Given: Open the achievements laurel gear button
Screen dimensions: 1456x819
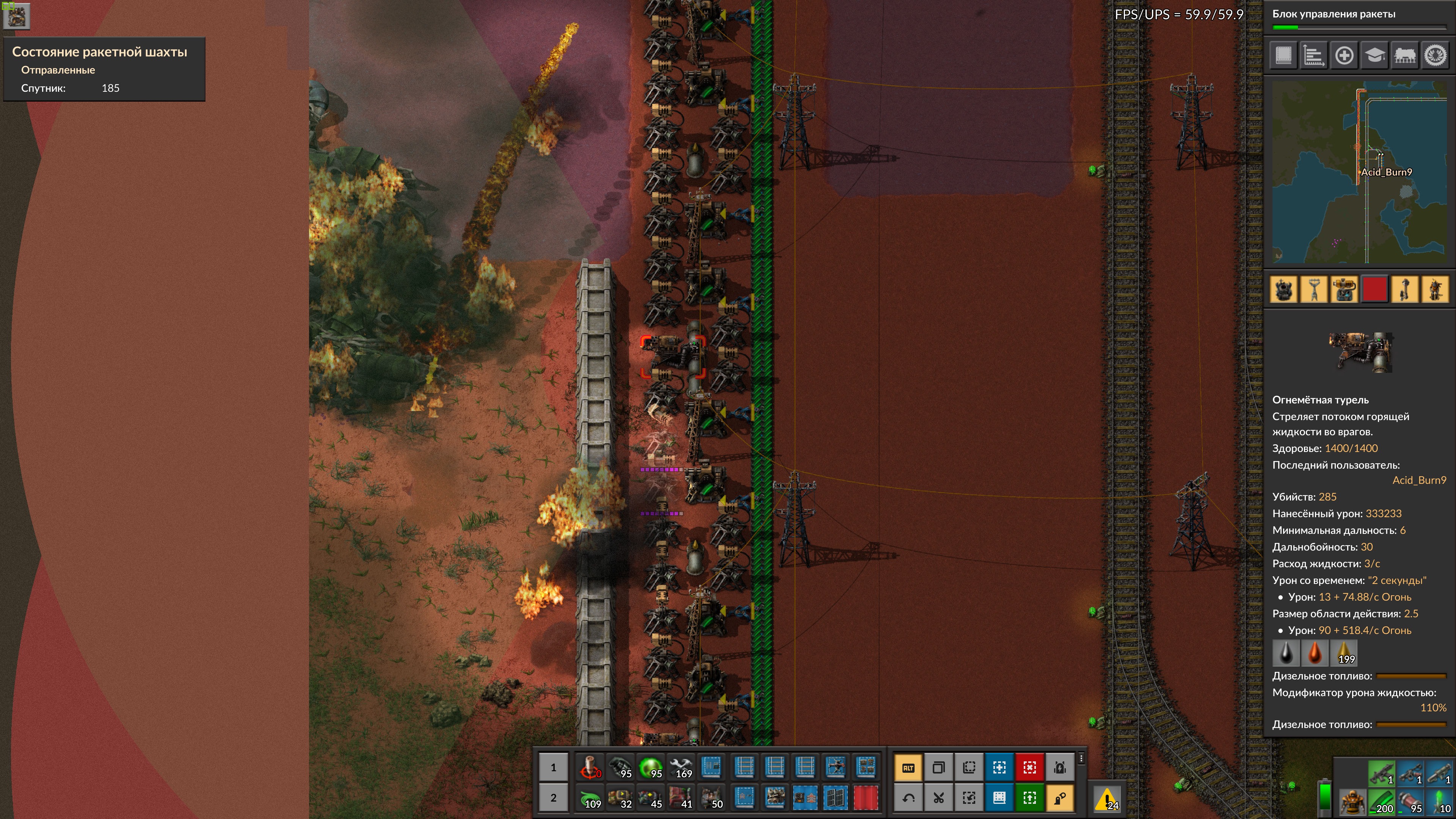Looking at the screenshot, I should pyautogui.click(x=1434, y=56).
